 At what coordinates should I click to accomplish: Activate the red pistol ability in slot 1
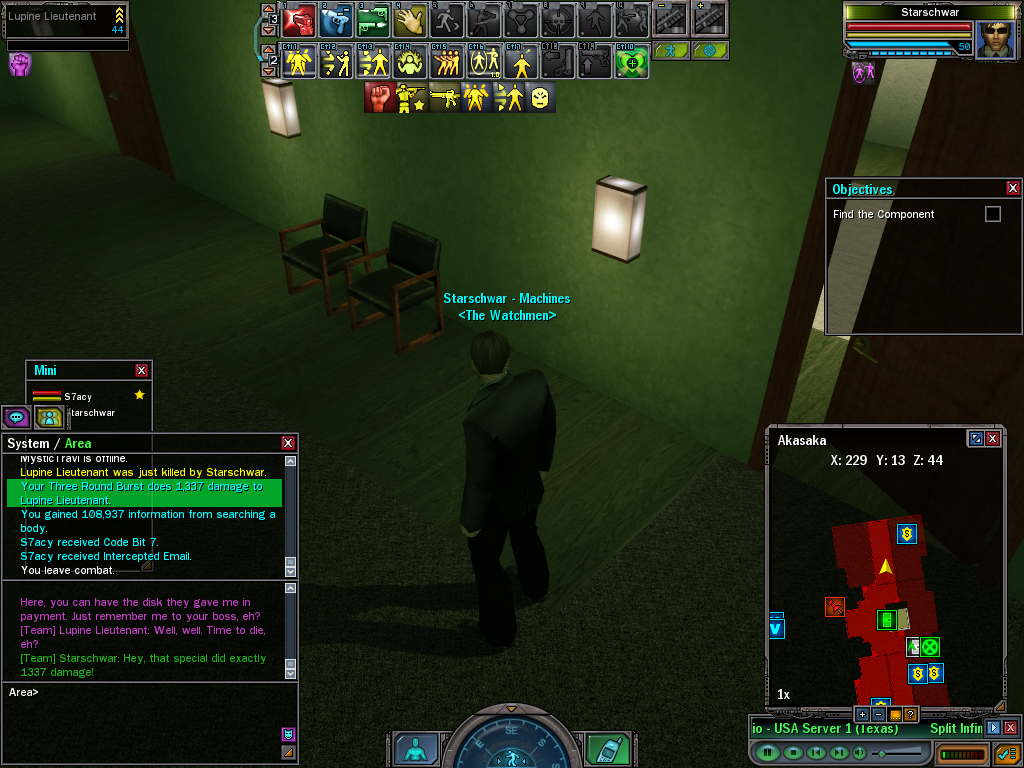point(299,18)
